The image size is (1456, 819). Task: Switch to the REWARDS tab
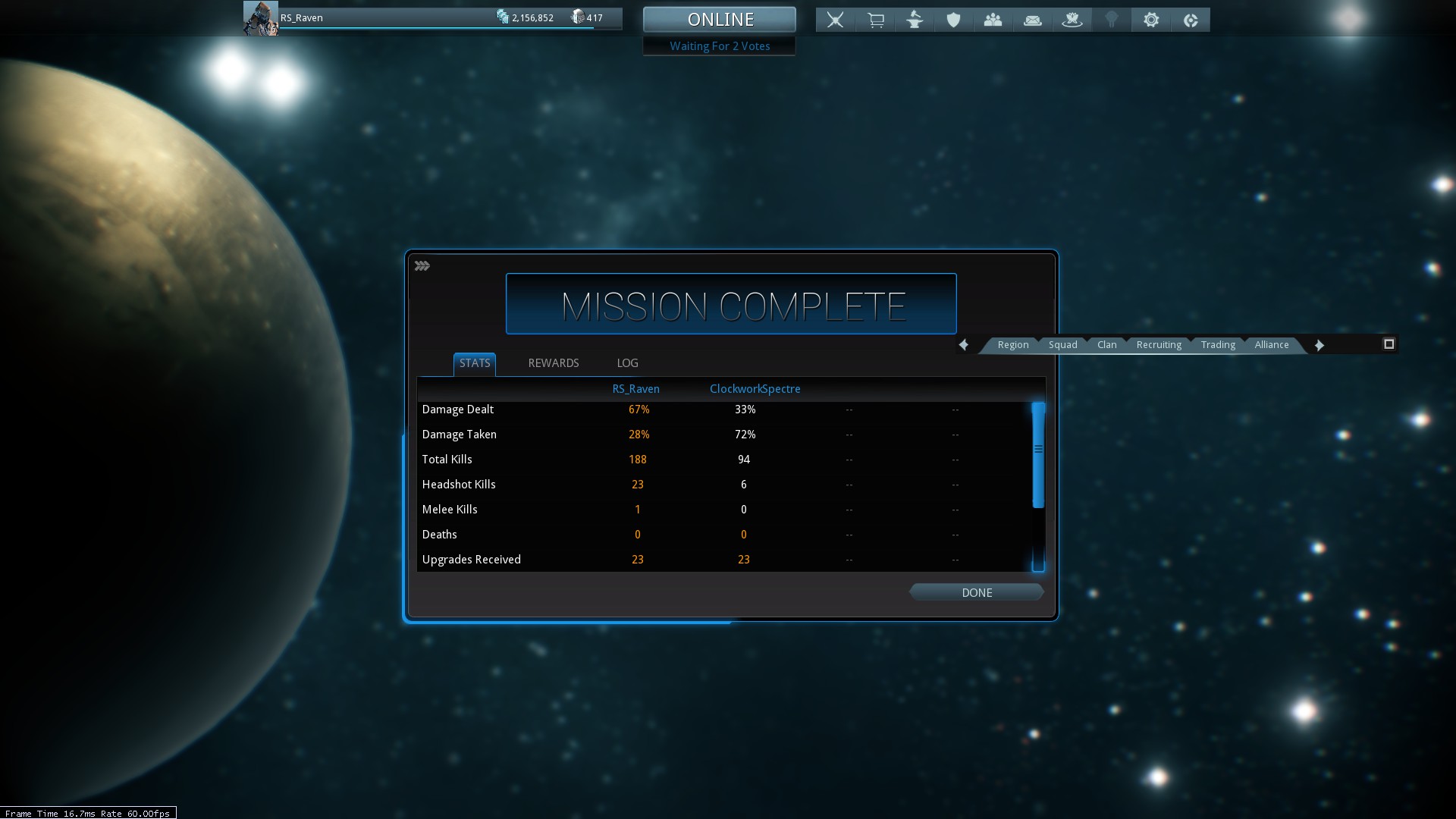(x=553, y=363)
